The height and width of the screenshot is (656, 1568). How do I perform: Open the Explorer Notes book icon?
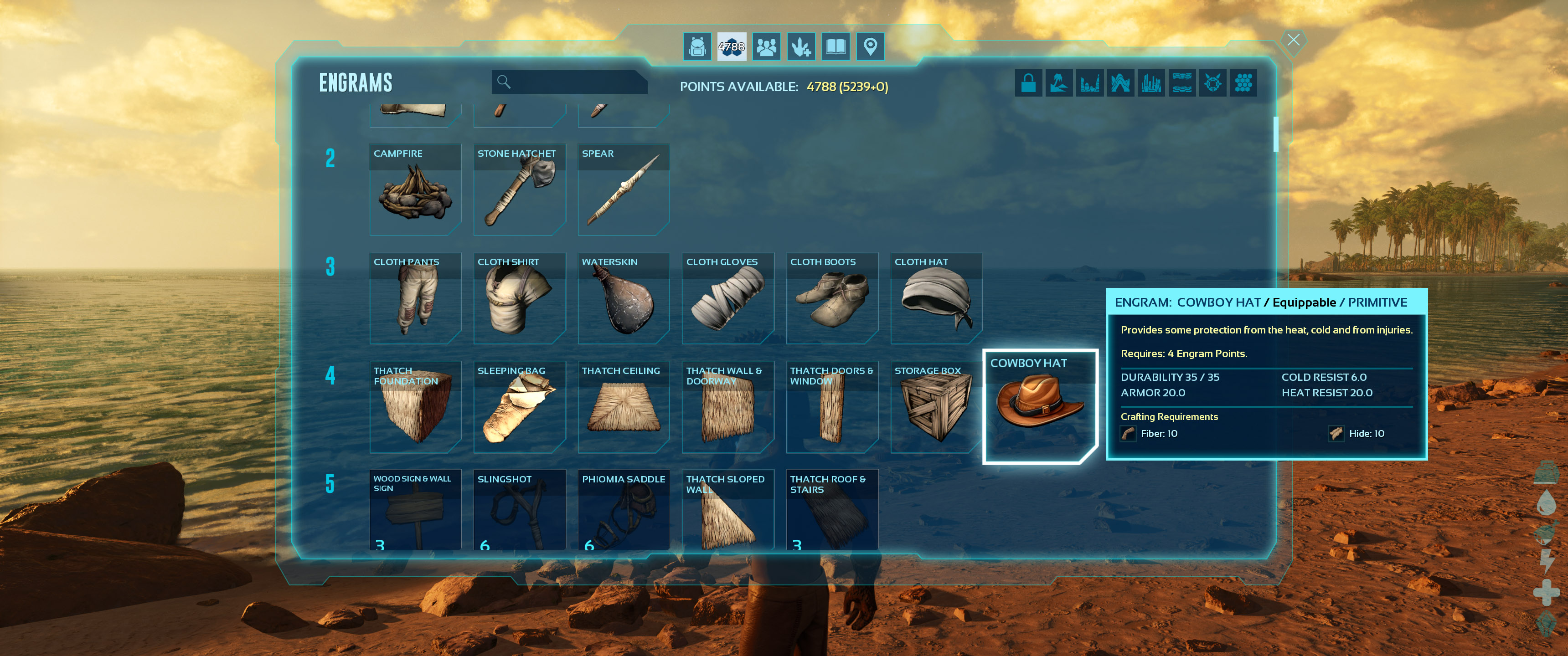tap(836, 46)
